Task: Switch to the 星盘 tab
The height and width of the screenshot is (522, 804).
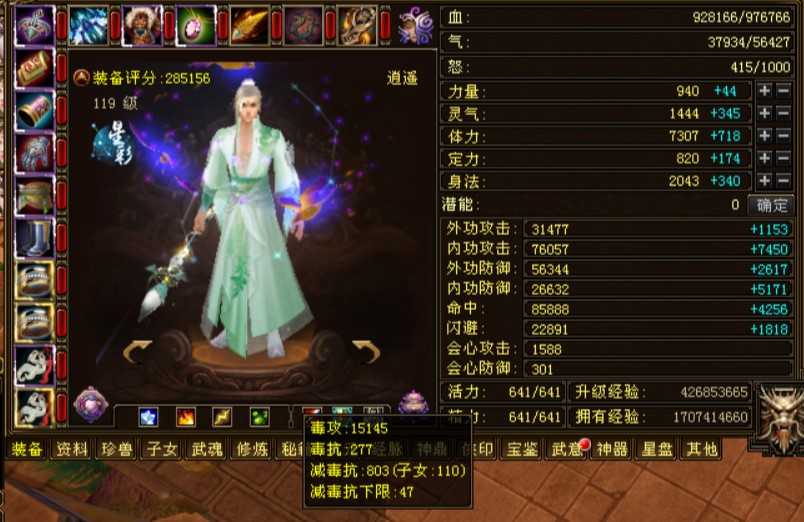Action: pos(656,449)
